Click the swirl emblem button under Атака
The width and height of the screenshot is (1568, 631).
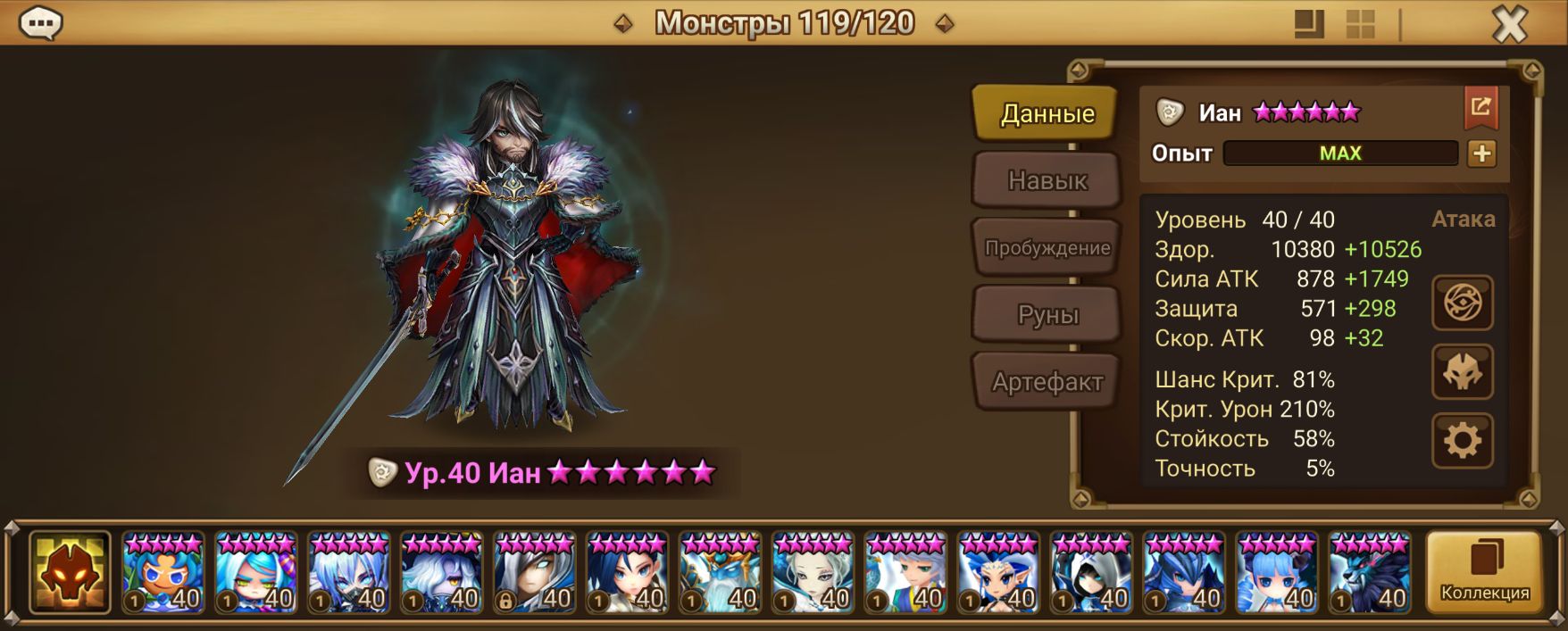click(1462, 303)
